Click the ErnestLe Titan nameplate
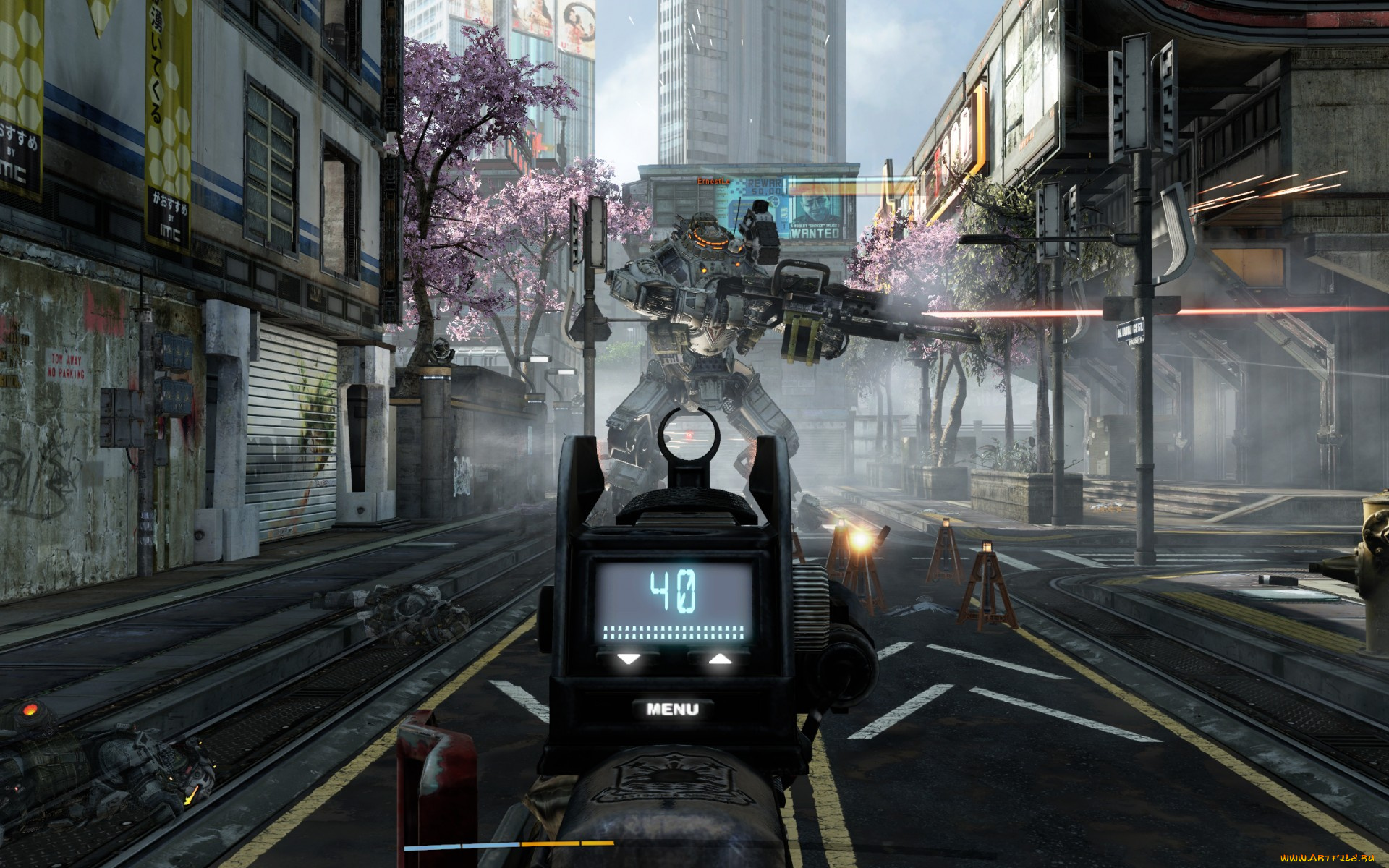This screenshot has height=868, width=1389. click(x=713, y=180)
